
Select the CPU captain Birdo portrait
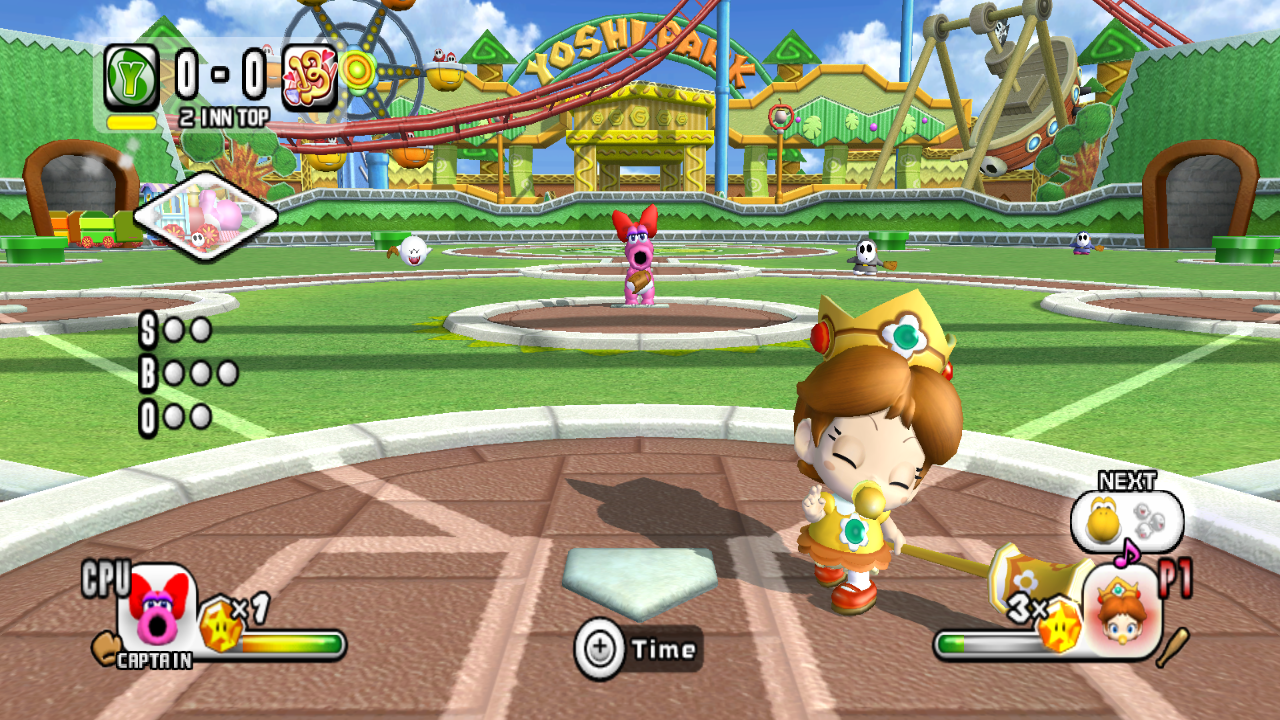pos(156,610)
